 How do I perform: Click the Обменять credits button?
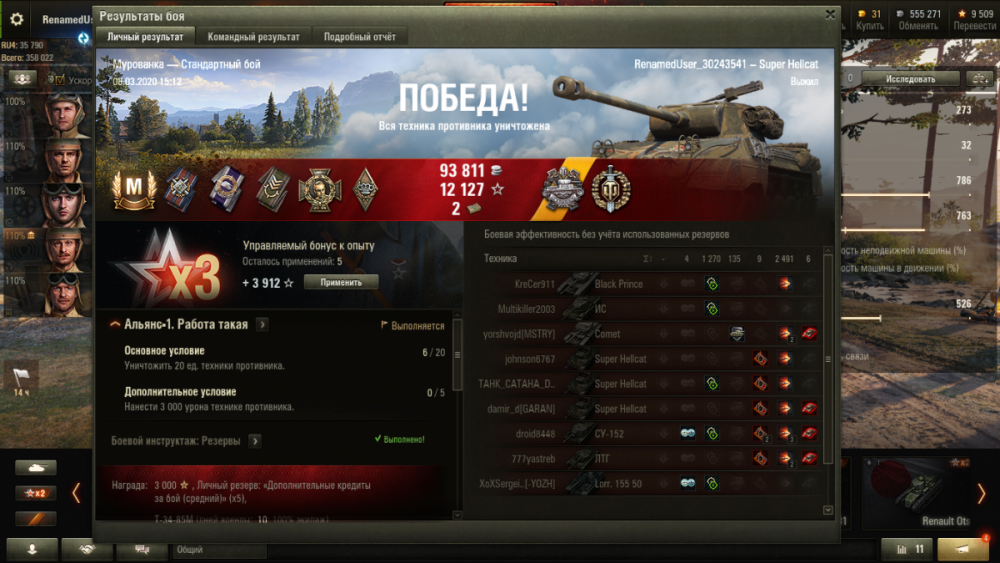click(917, 20)
